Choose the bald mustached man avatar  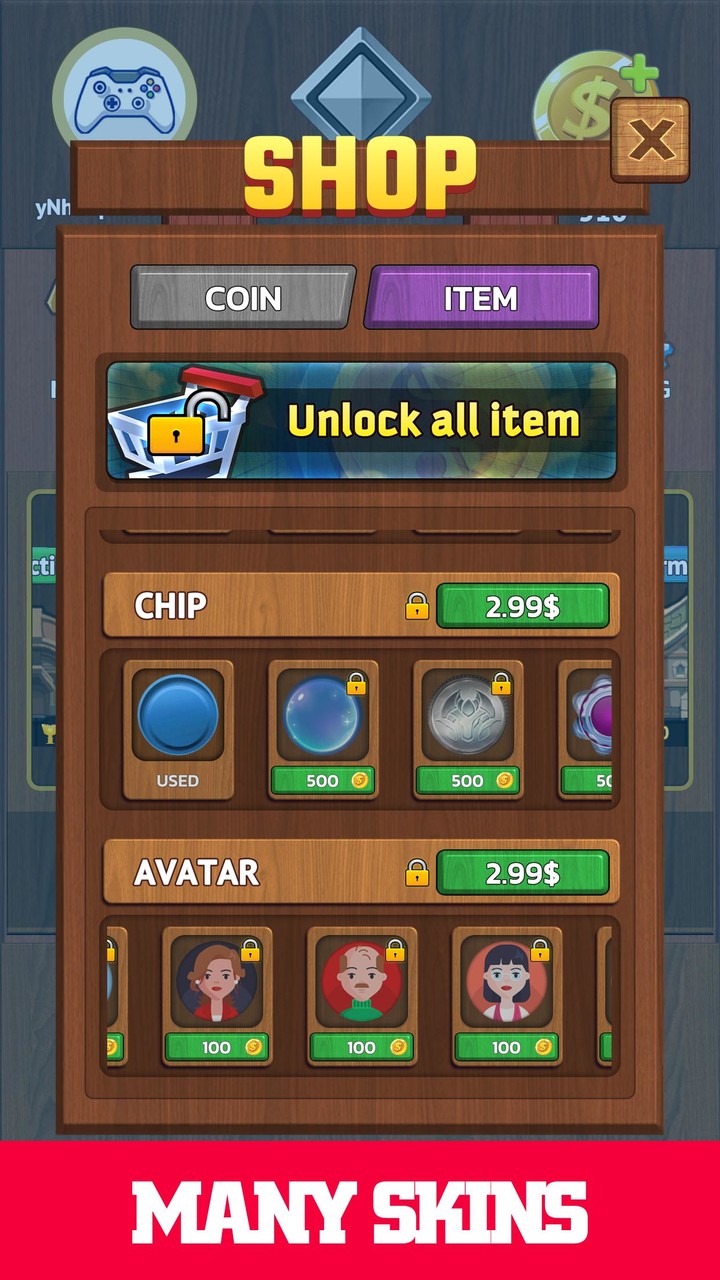pos(362,982)
